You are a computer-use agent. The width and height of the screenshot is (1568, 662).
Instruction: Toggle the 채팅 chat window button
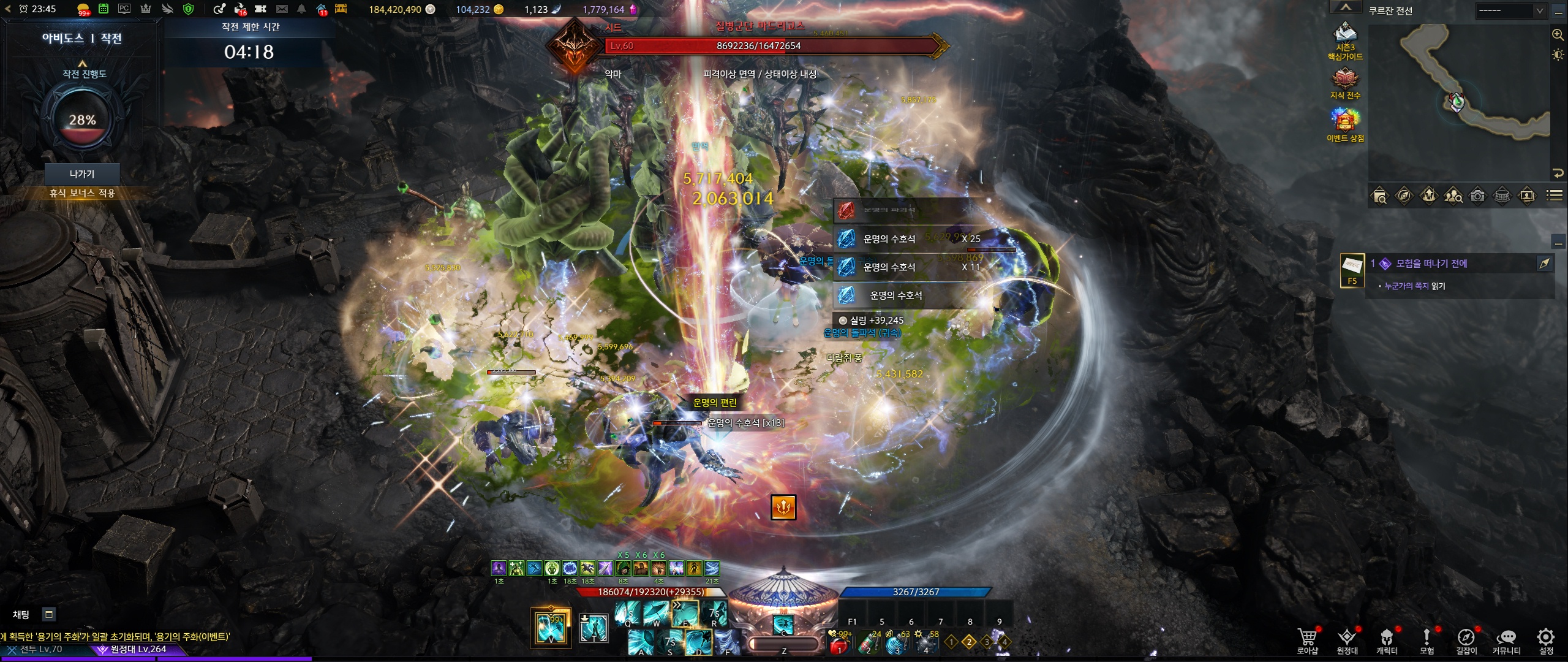pos(49,614)
